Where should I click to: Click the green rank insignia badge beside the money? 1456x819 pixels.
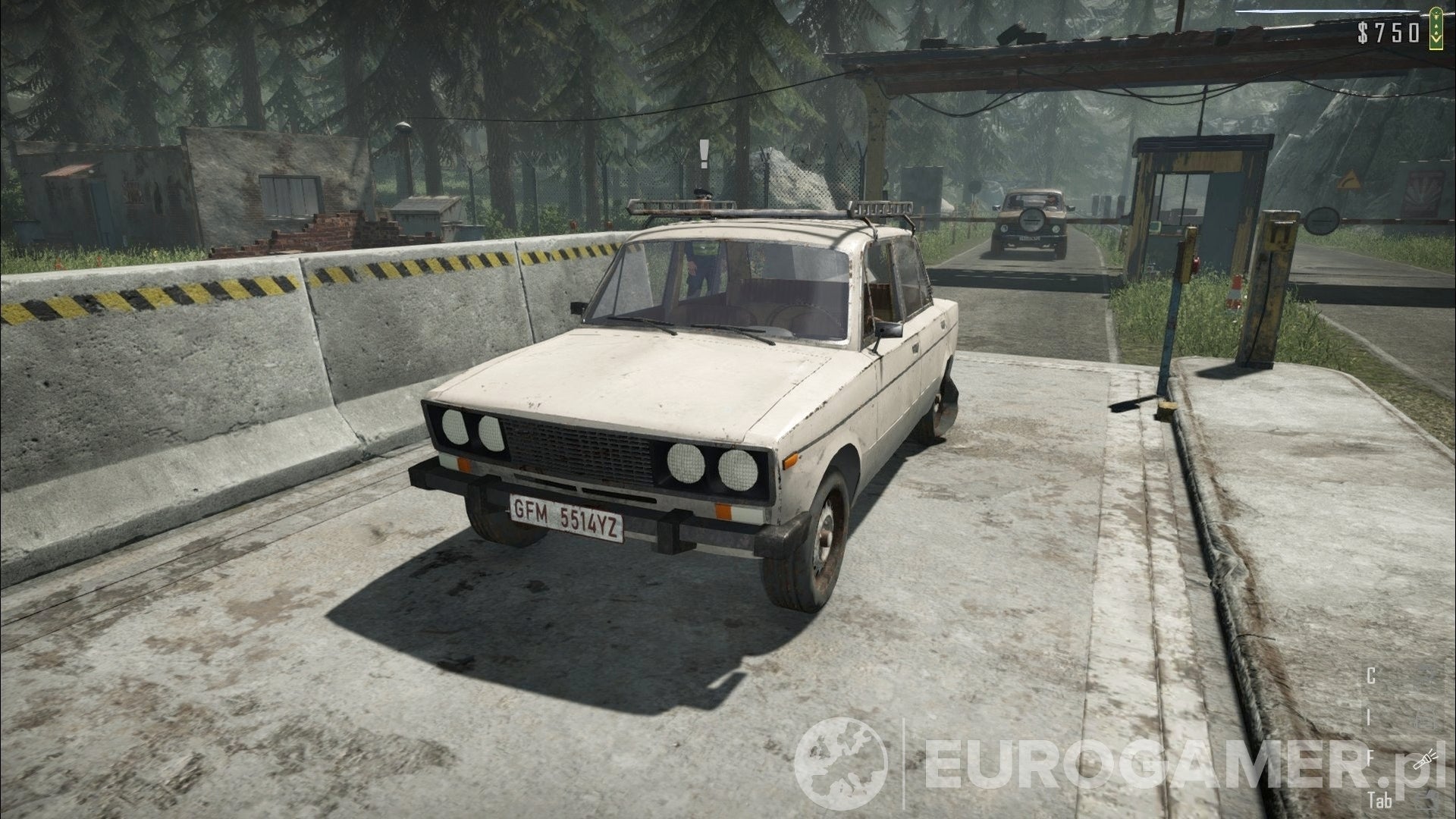(x=1436, y=28)
